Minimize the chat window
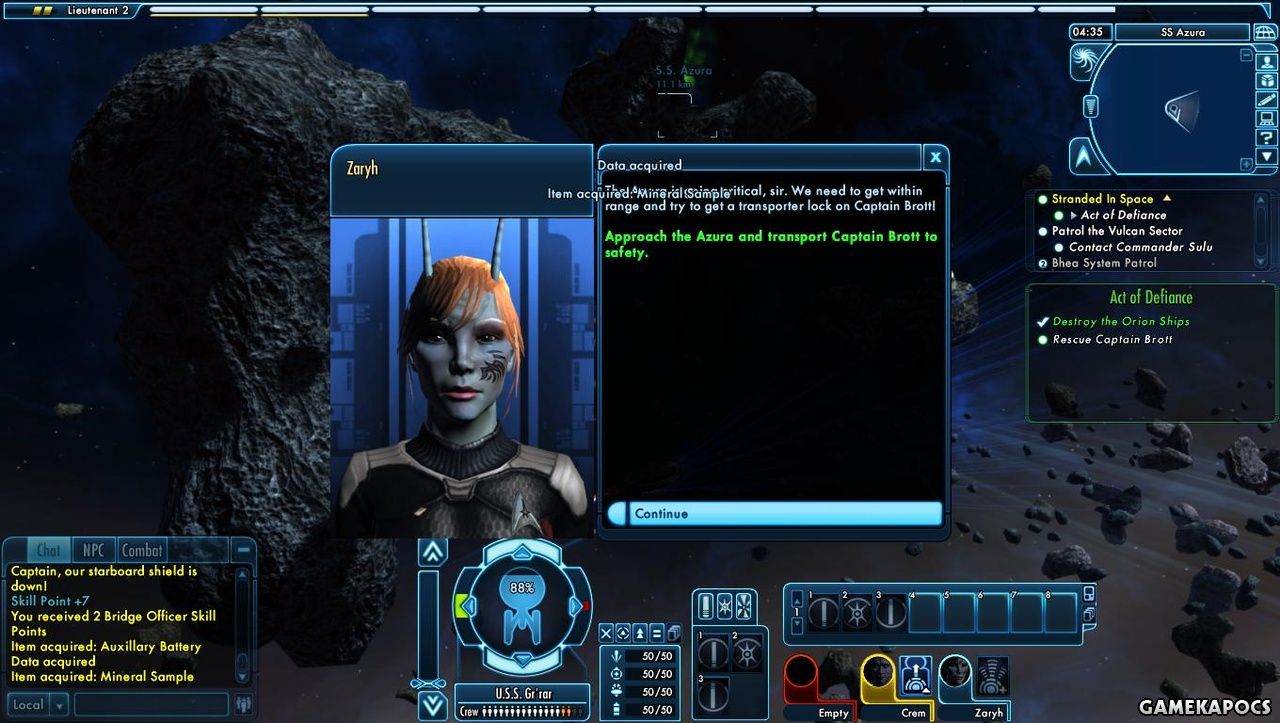1280x723 pixels. coord(242,550)
